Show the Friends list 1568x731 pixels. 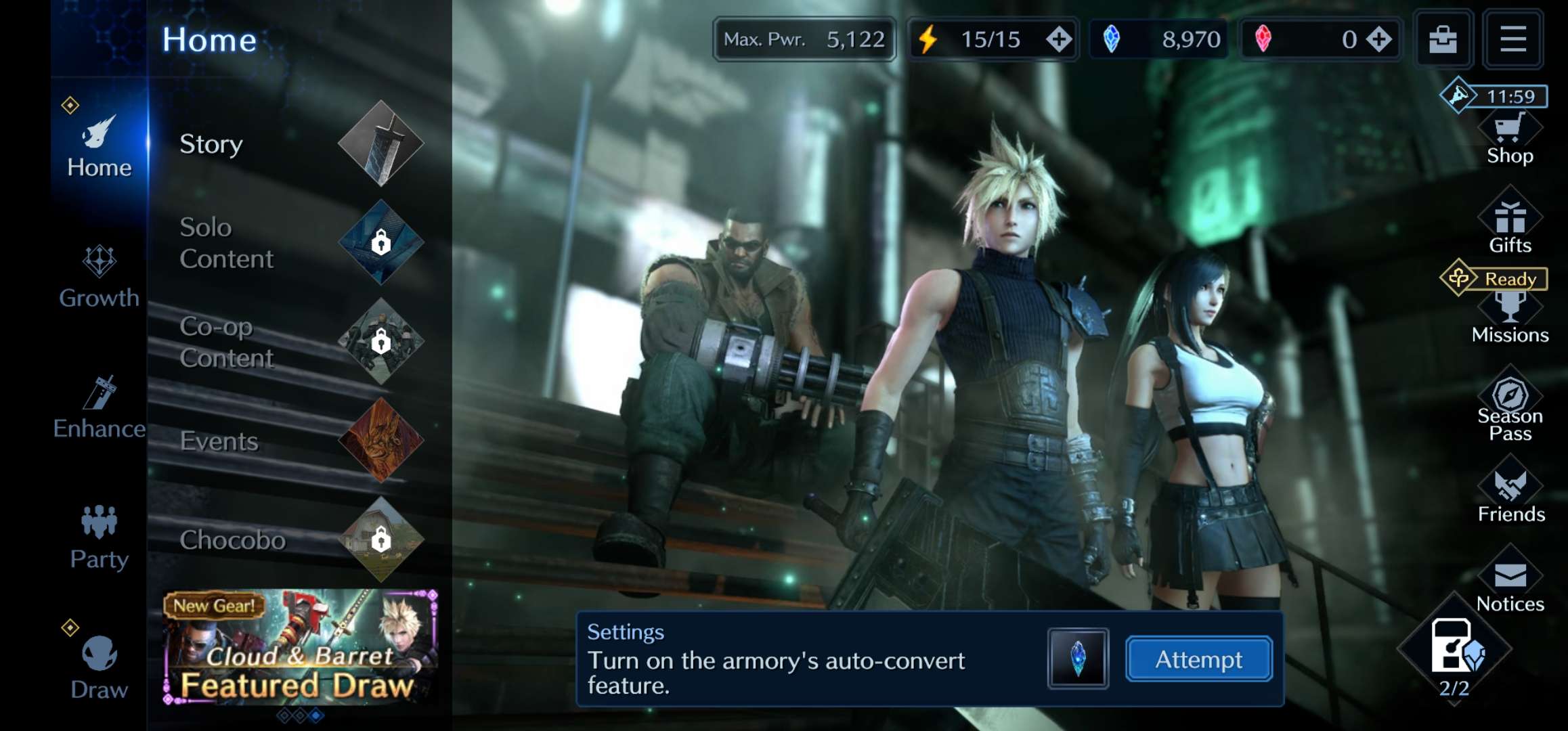tap(1510, 497)
